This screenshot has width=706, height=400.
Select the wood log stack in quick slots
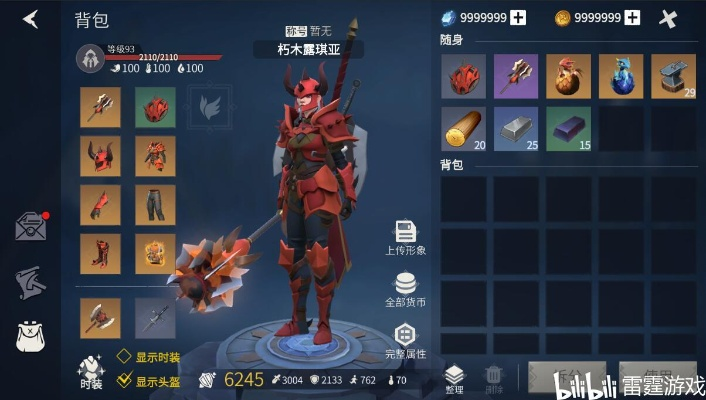click(463, 129)
